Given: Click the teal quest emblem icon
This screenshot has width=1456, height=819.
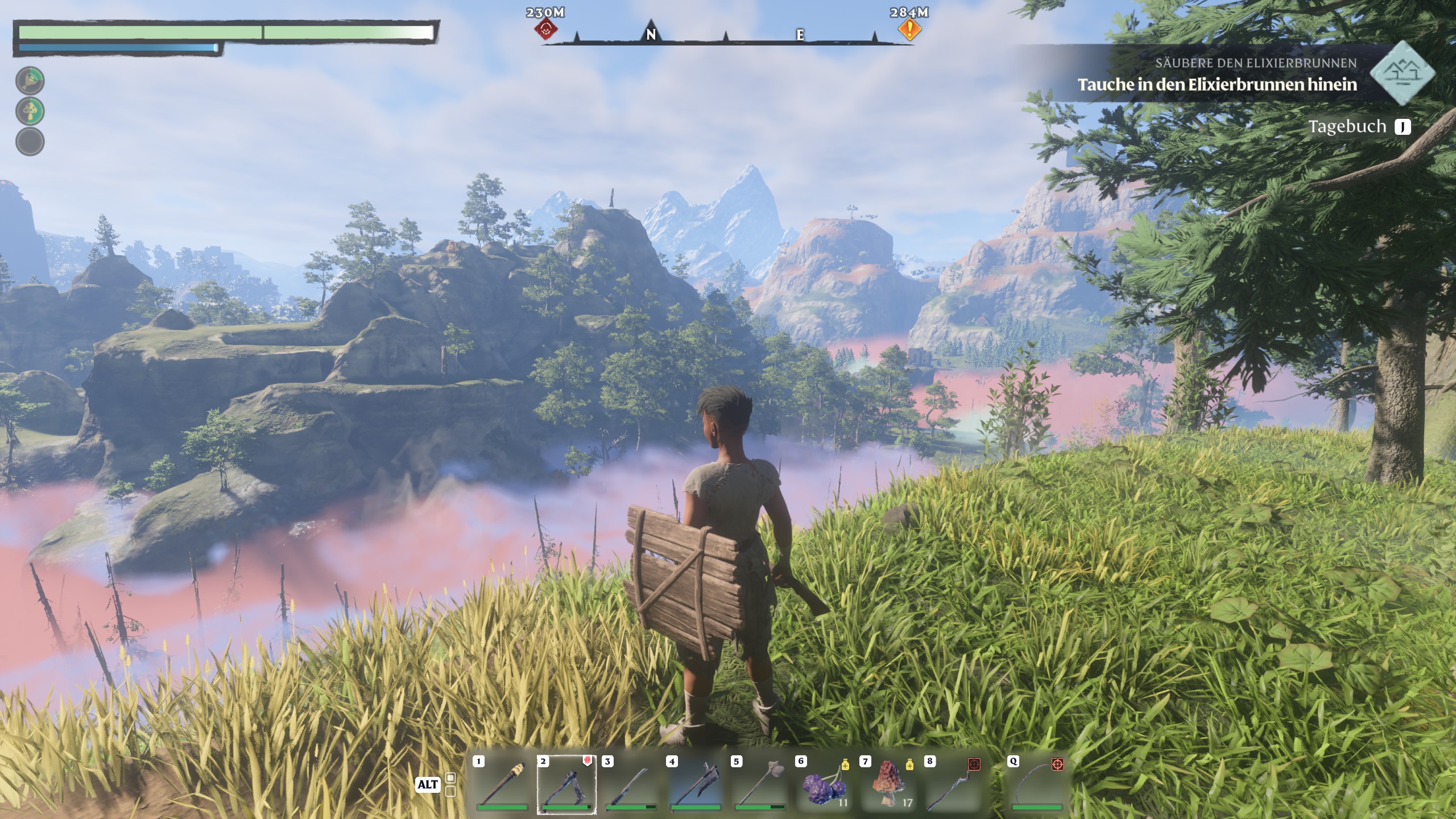Looking at the screenshot, I should click(1403, 73).
